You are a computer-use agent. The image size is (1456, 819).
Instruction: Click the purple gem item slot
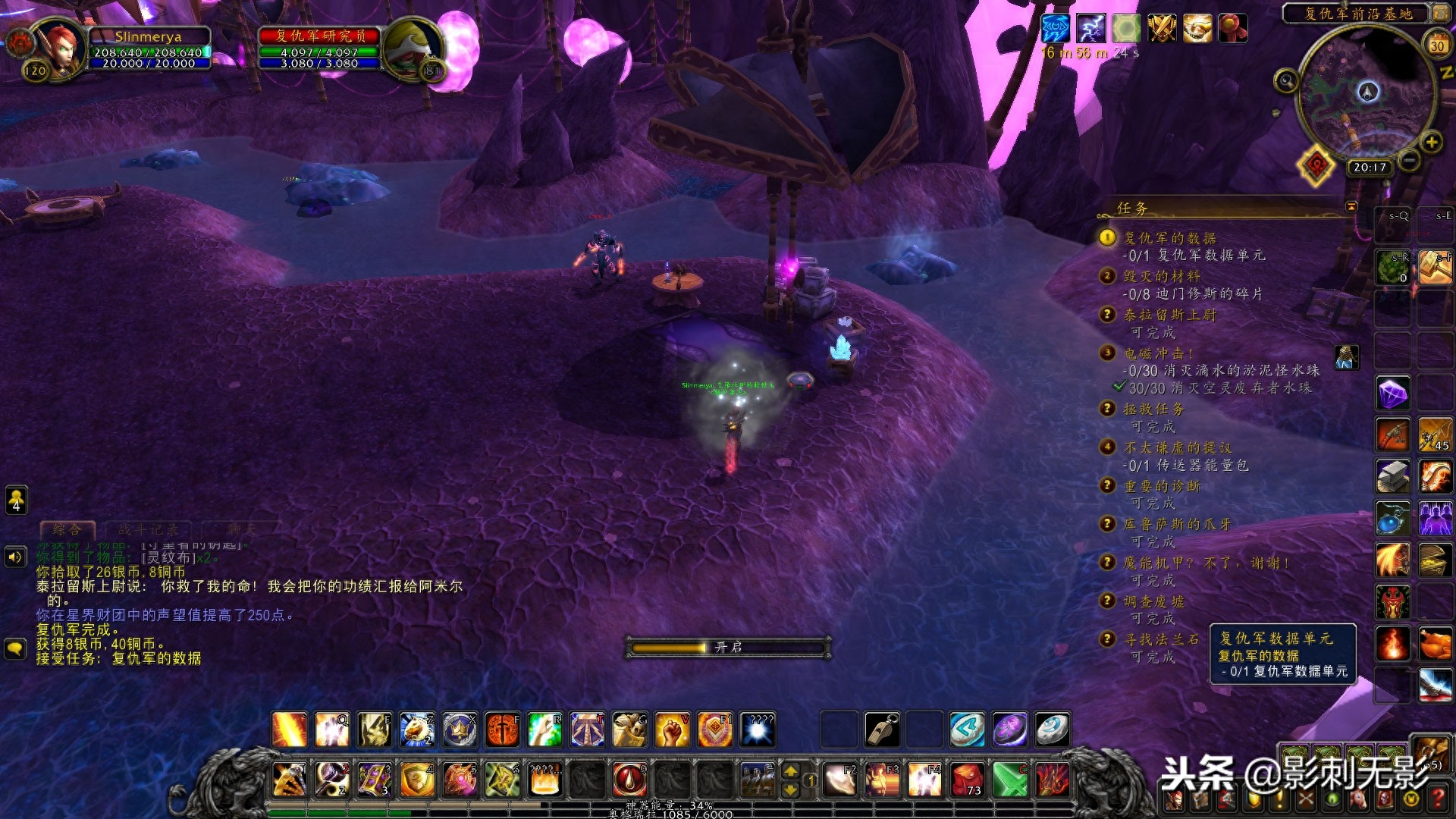point(1393,394)
